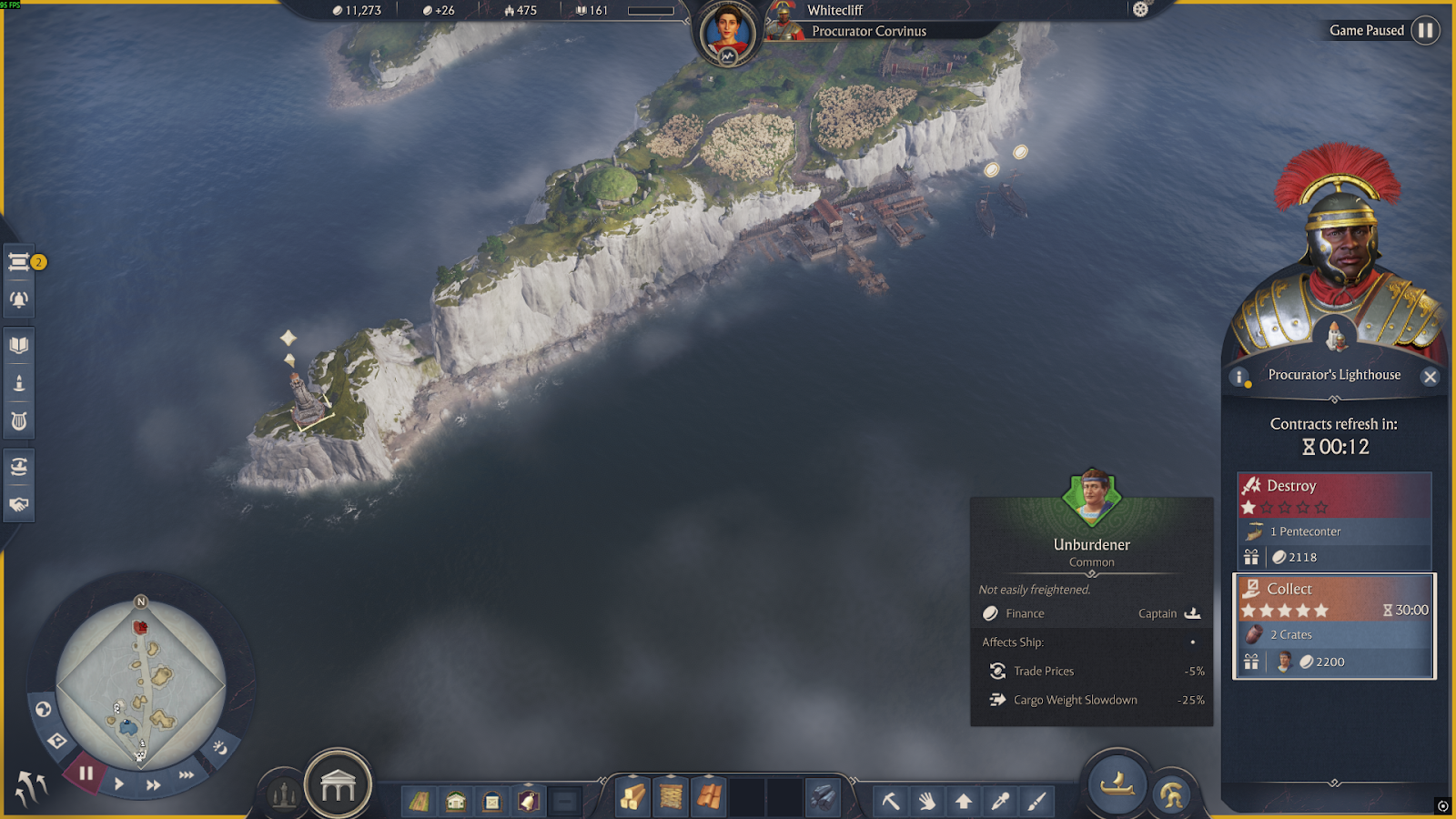Open the handshake diplomacy menu
1456x819 pixels.
coord(19,504)
